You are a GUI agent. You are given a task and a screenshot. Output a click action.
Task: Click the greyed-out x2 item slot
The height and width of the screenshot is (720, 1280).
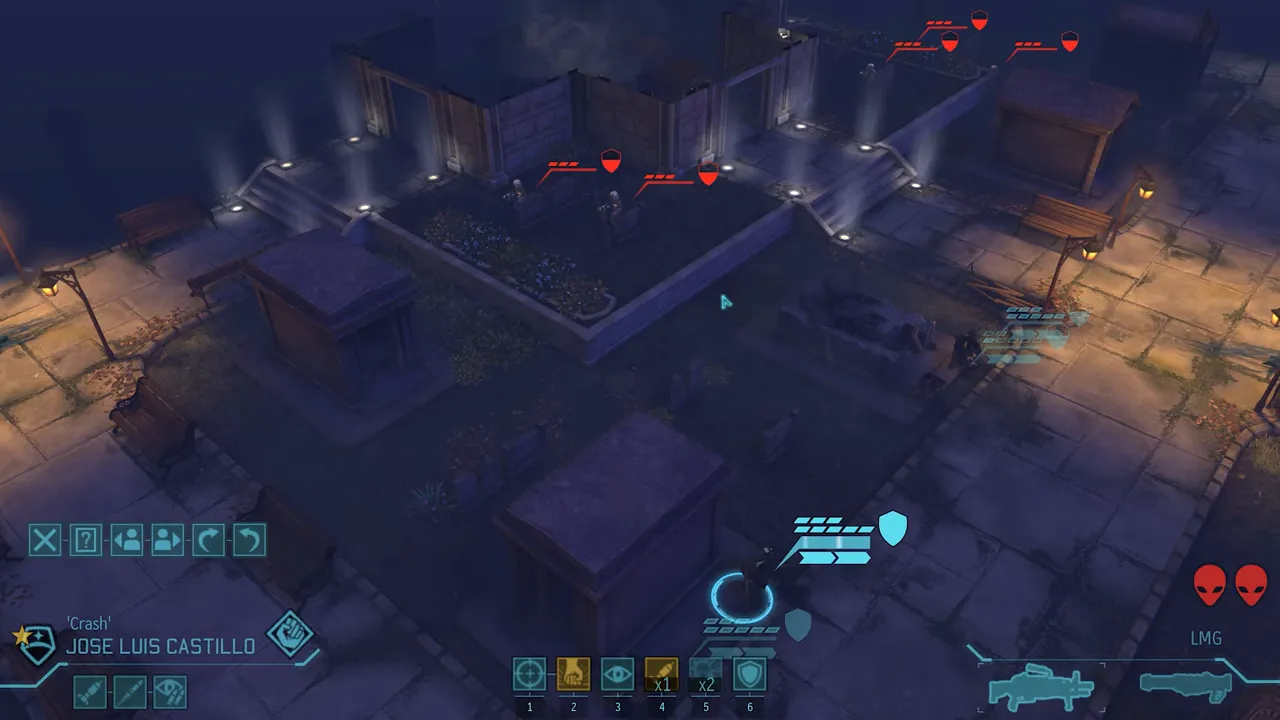pos(705,674)
